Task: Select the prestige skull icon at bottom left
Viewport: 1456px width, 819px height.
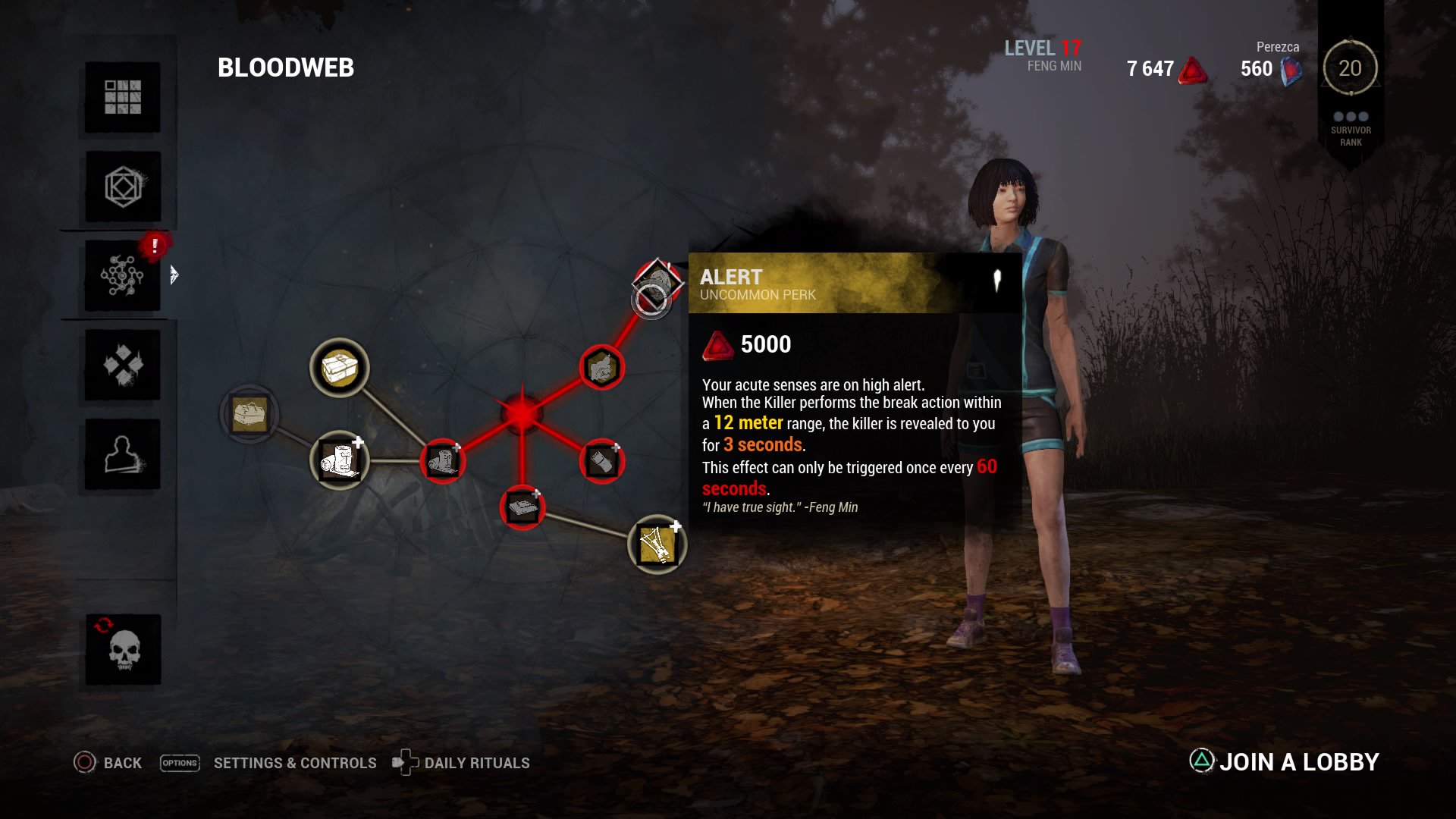Action: click(x=122, y=649)
